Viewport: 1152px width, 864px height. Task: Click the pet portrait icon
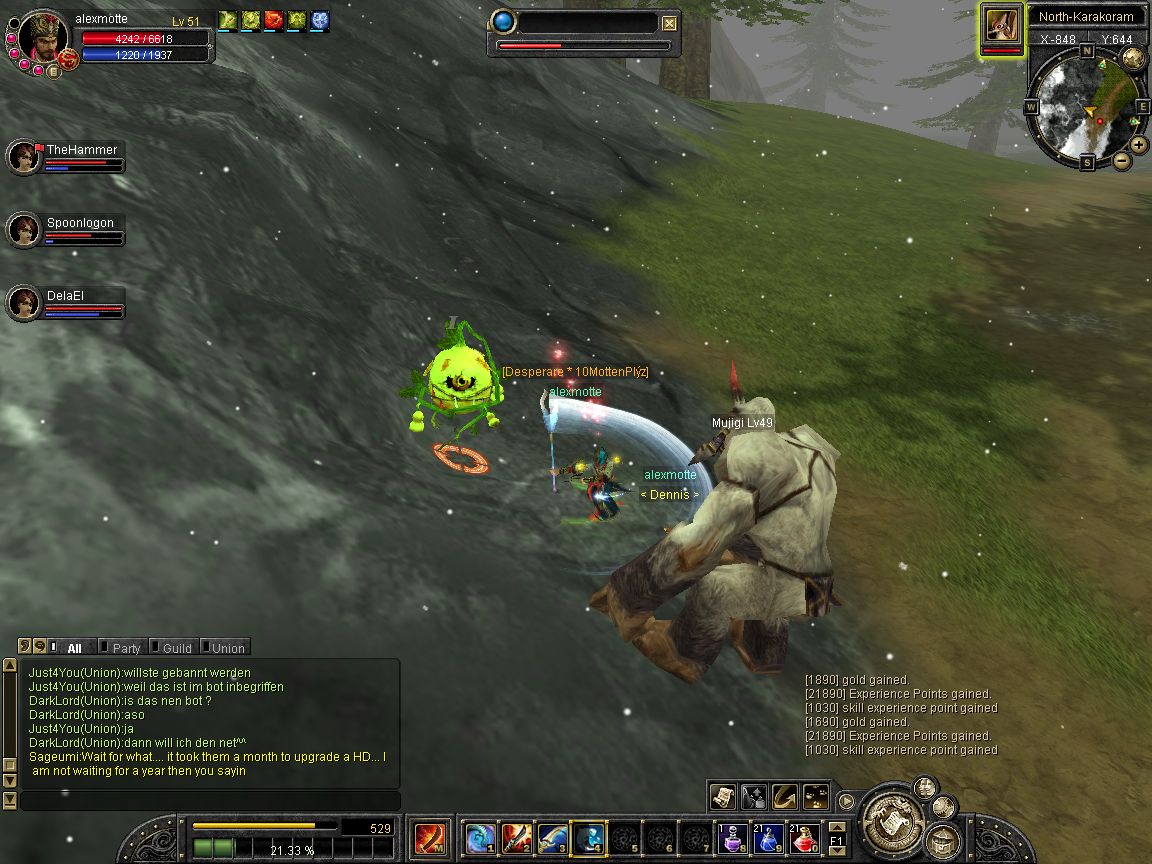pos(1001,24)
